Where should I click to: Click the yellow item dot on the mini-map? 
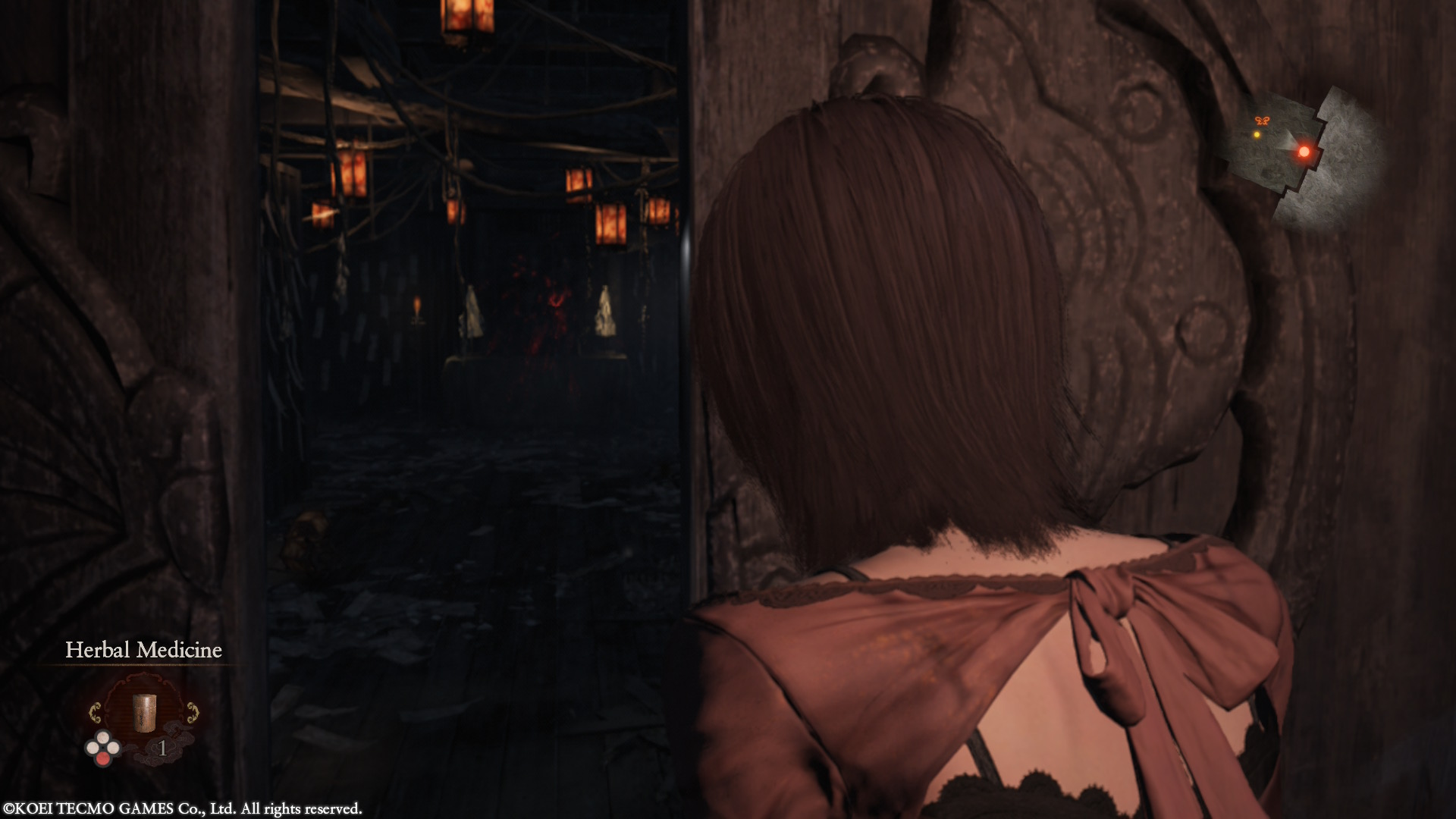pyautogui.click(x=1257, y=135)
